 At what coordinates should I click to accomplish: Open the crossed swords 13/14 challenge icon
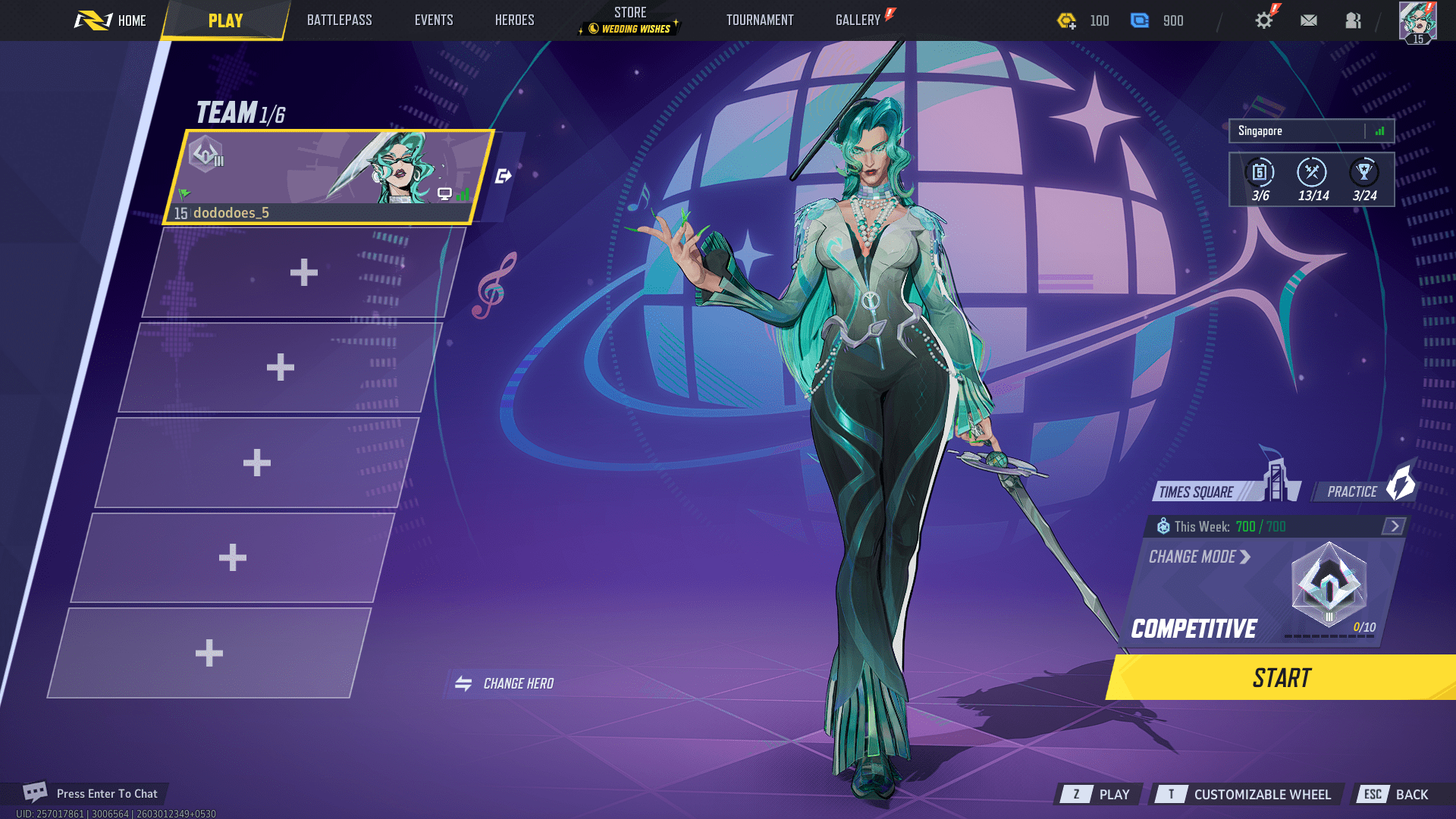tap(1310, 173)
